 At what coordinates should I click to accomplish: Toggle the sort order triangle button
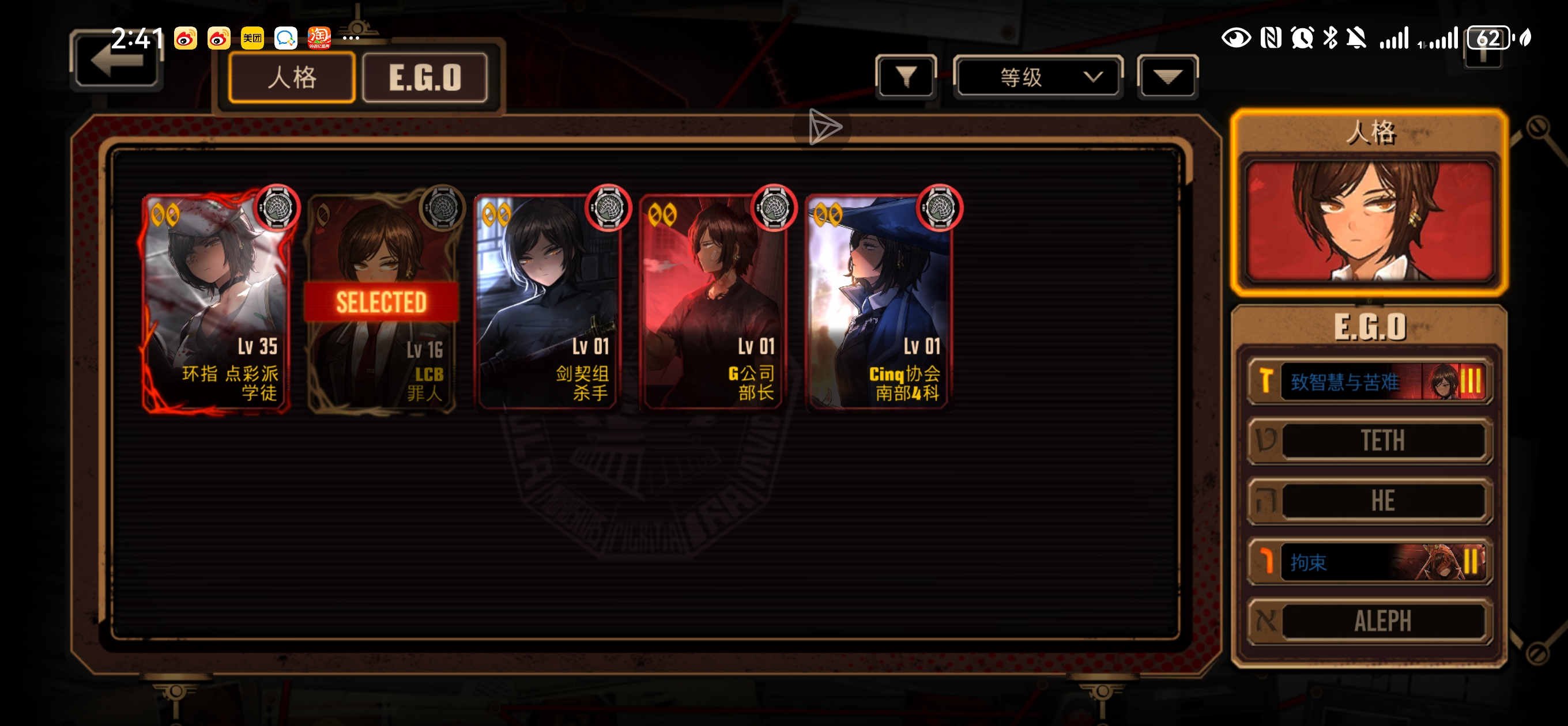point(1167,77)
